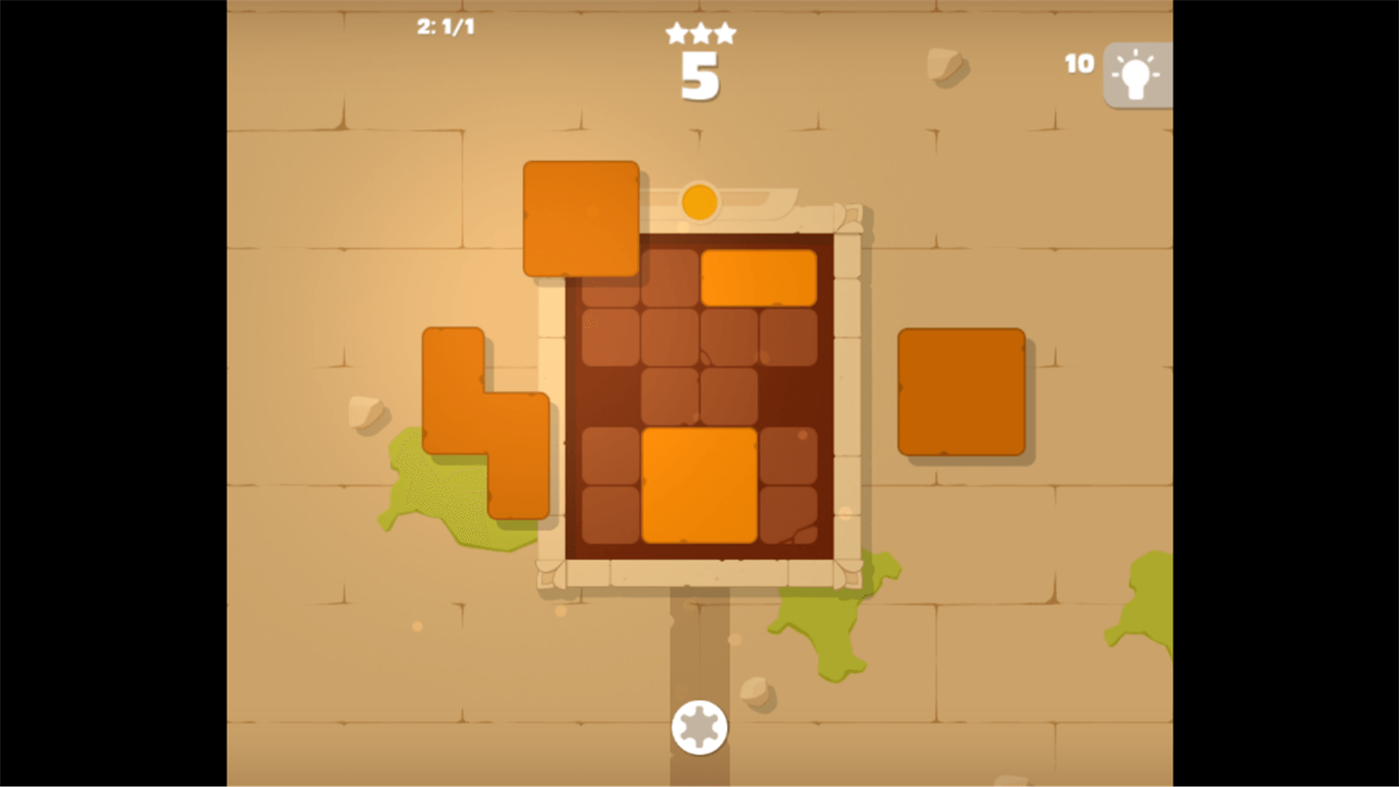This screenshot has width=1399, height=787.
Task: Click the three-star rating icon
Action: point(700,31)
